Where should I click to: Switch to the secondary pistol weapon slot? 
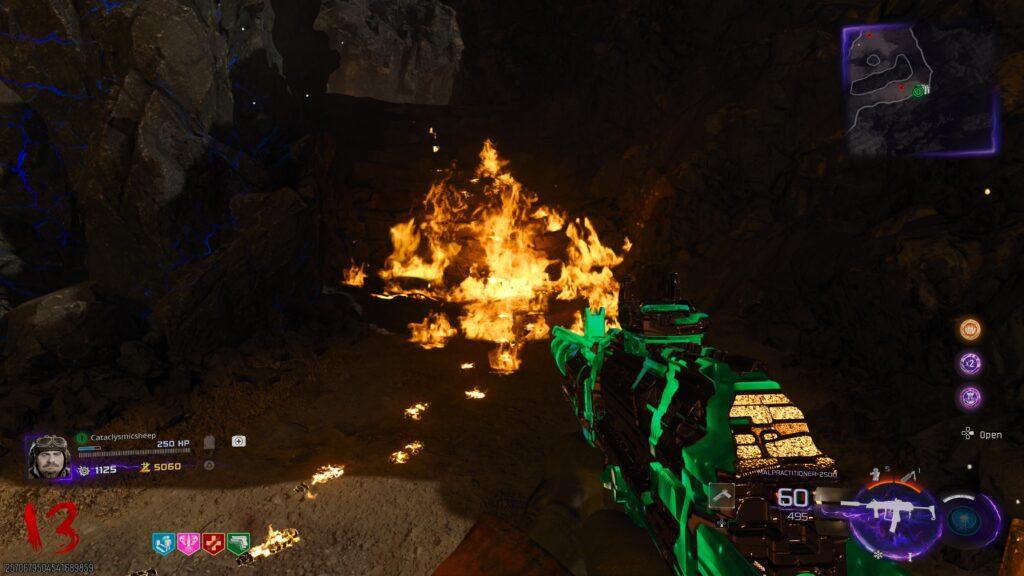coord(722,496)
